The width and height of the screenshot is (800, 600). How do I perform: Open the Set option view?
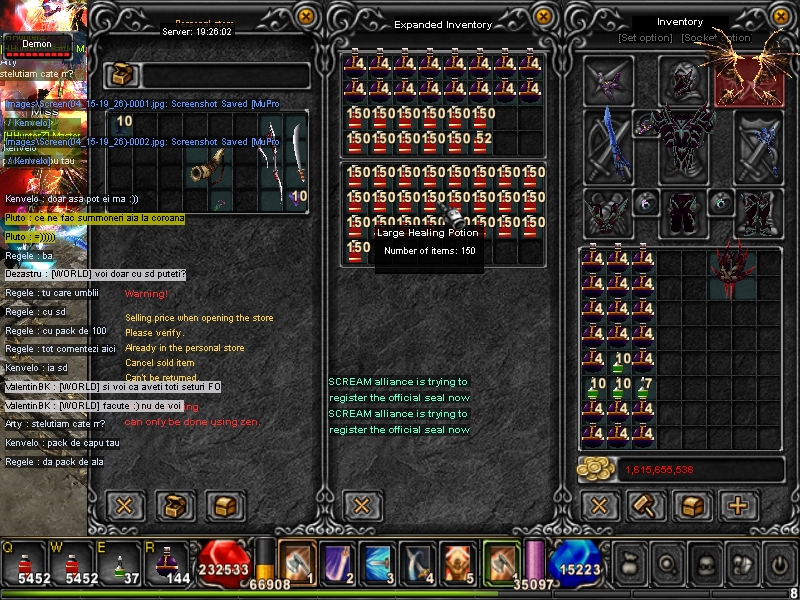645,38
